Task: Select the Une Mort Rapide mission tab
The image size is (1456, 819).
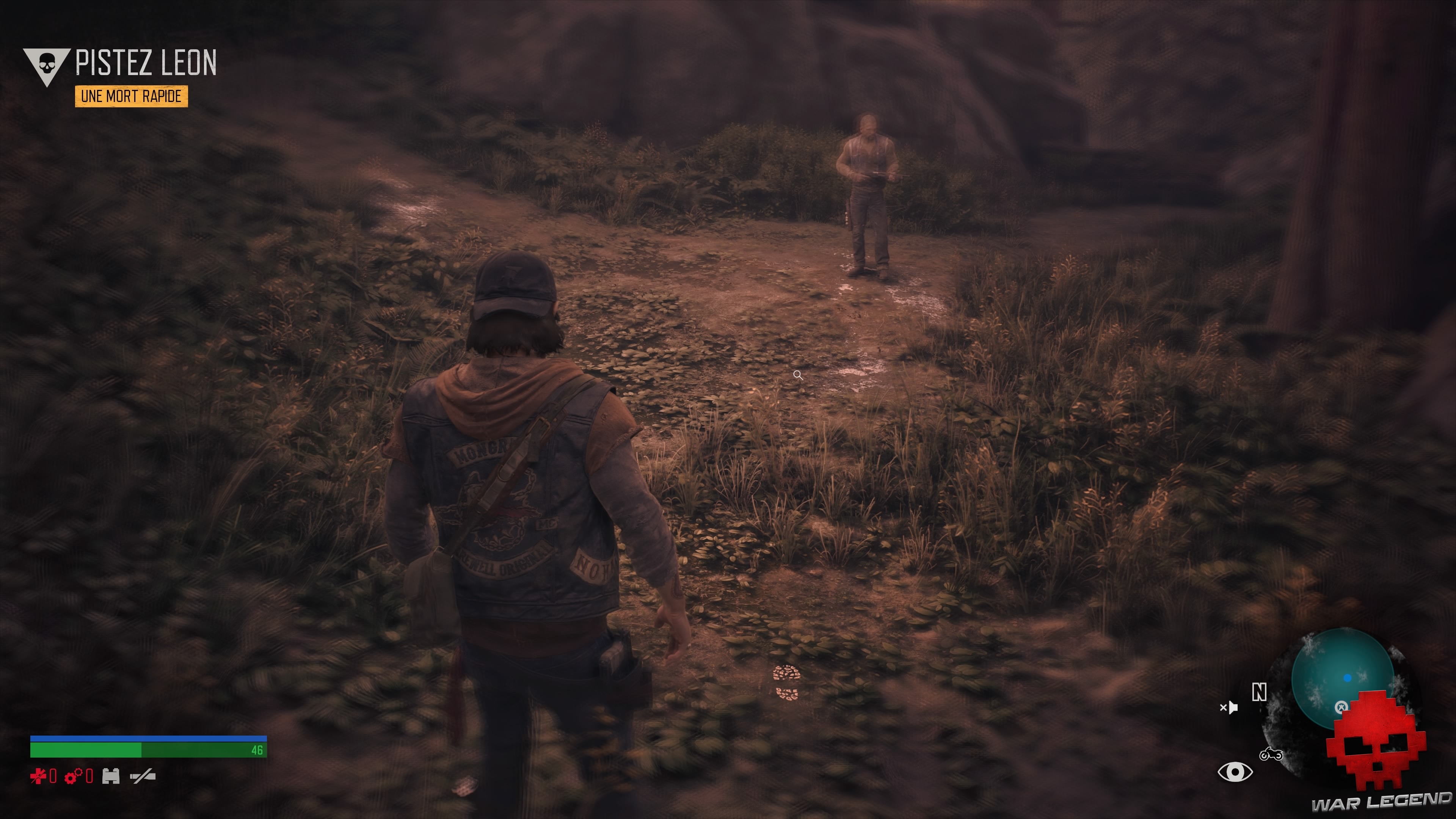Action: click(x=130, y=97)
